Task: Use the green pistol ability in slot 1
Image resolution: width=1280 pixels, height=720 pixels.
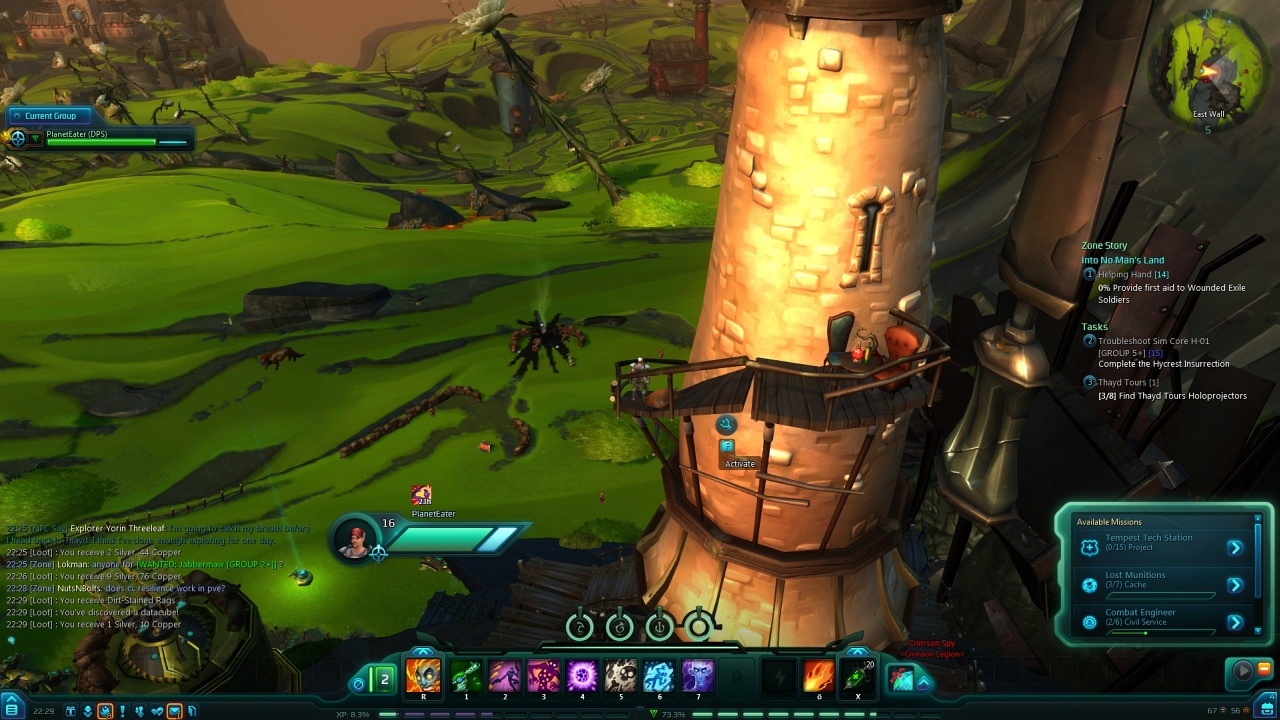Action: (466, 677)
